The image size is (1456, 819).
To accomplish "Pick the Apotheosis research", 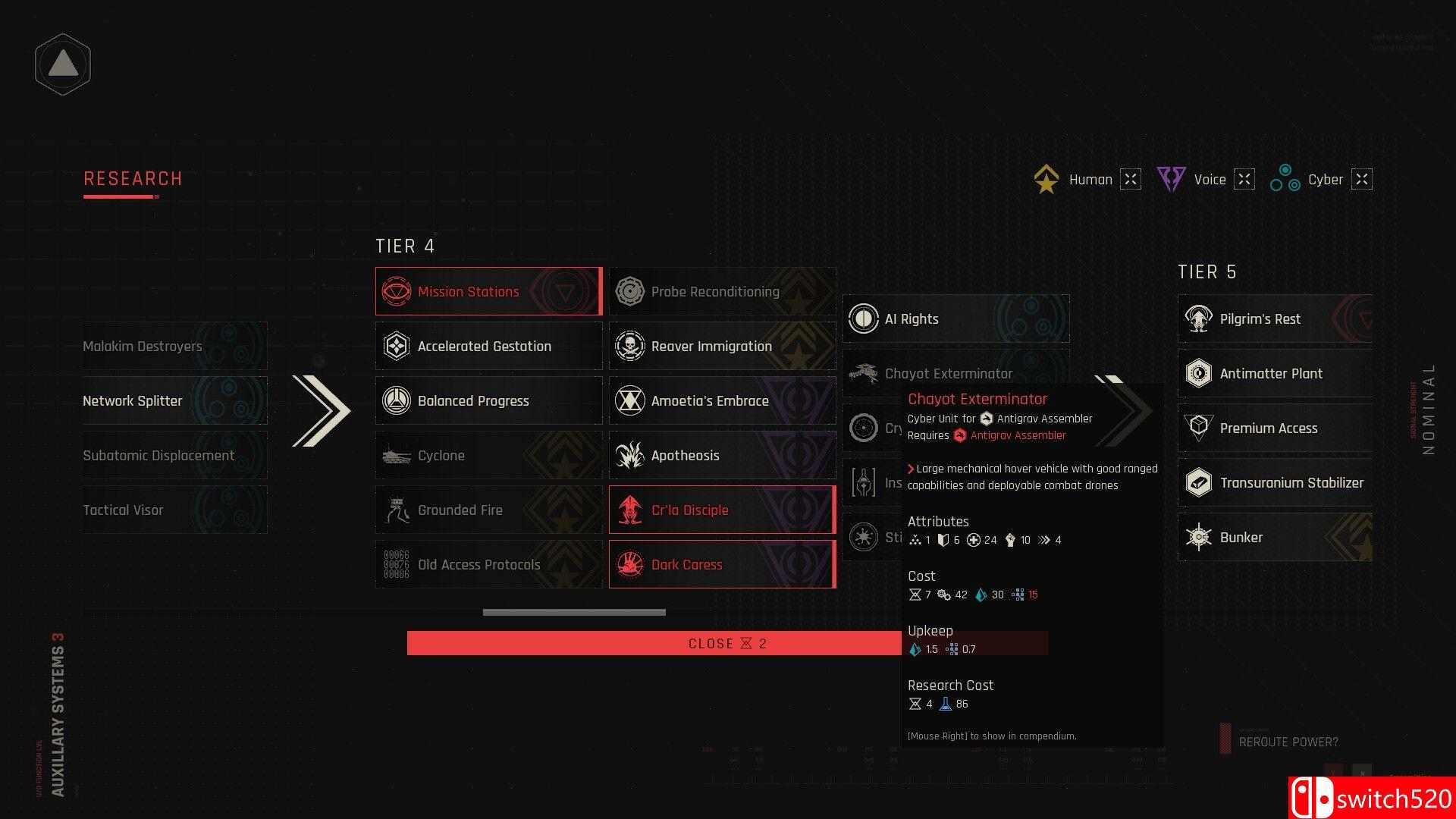I will click(x=721, y=456).
